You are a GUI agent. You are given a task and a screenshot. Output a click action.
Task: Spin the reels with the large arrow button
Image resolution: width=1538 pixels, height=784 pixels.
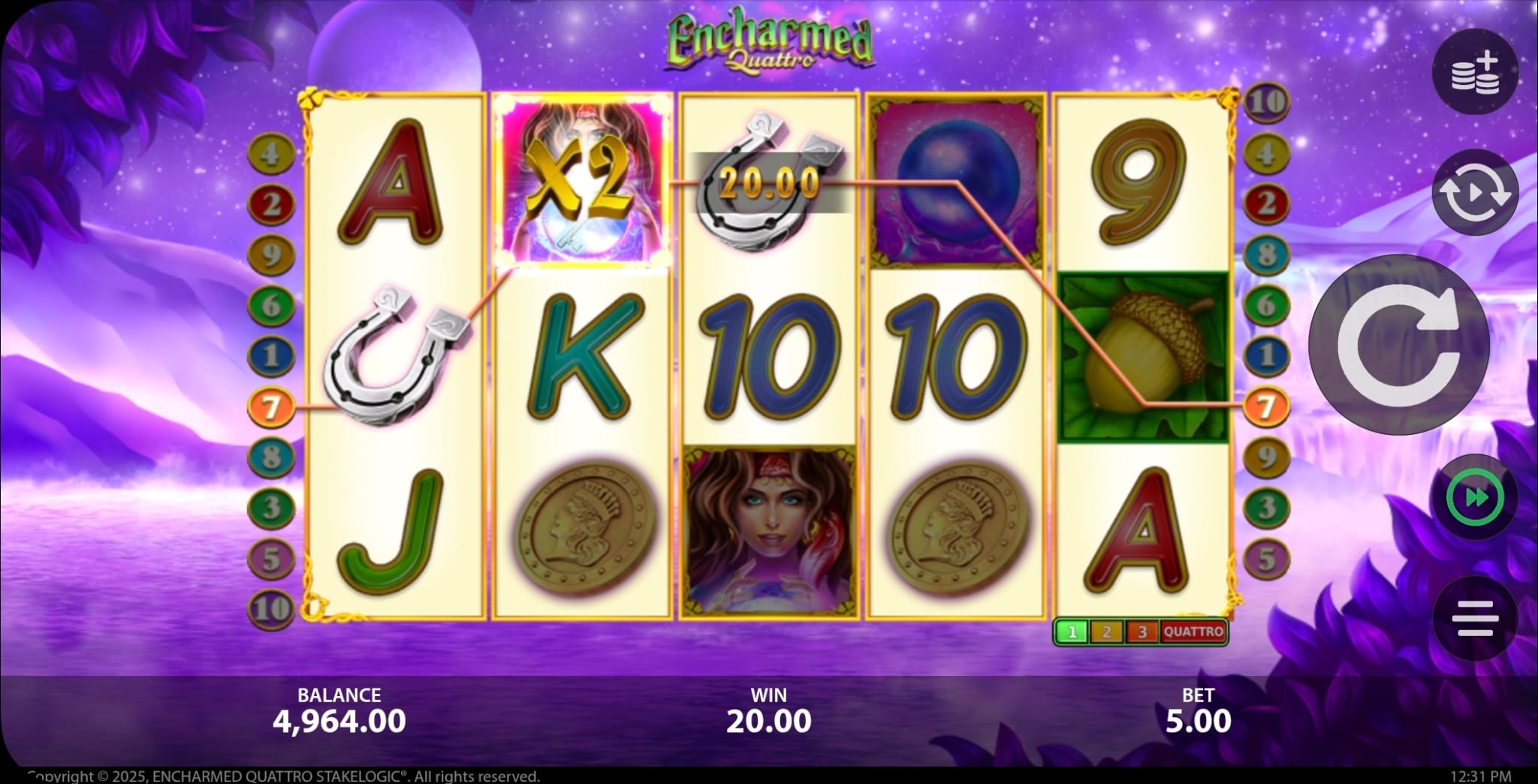coord(1398,345)
